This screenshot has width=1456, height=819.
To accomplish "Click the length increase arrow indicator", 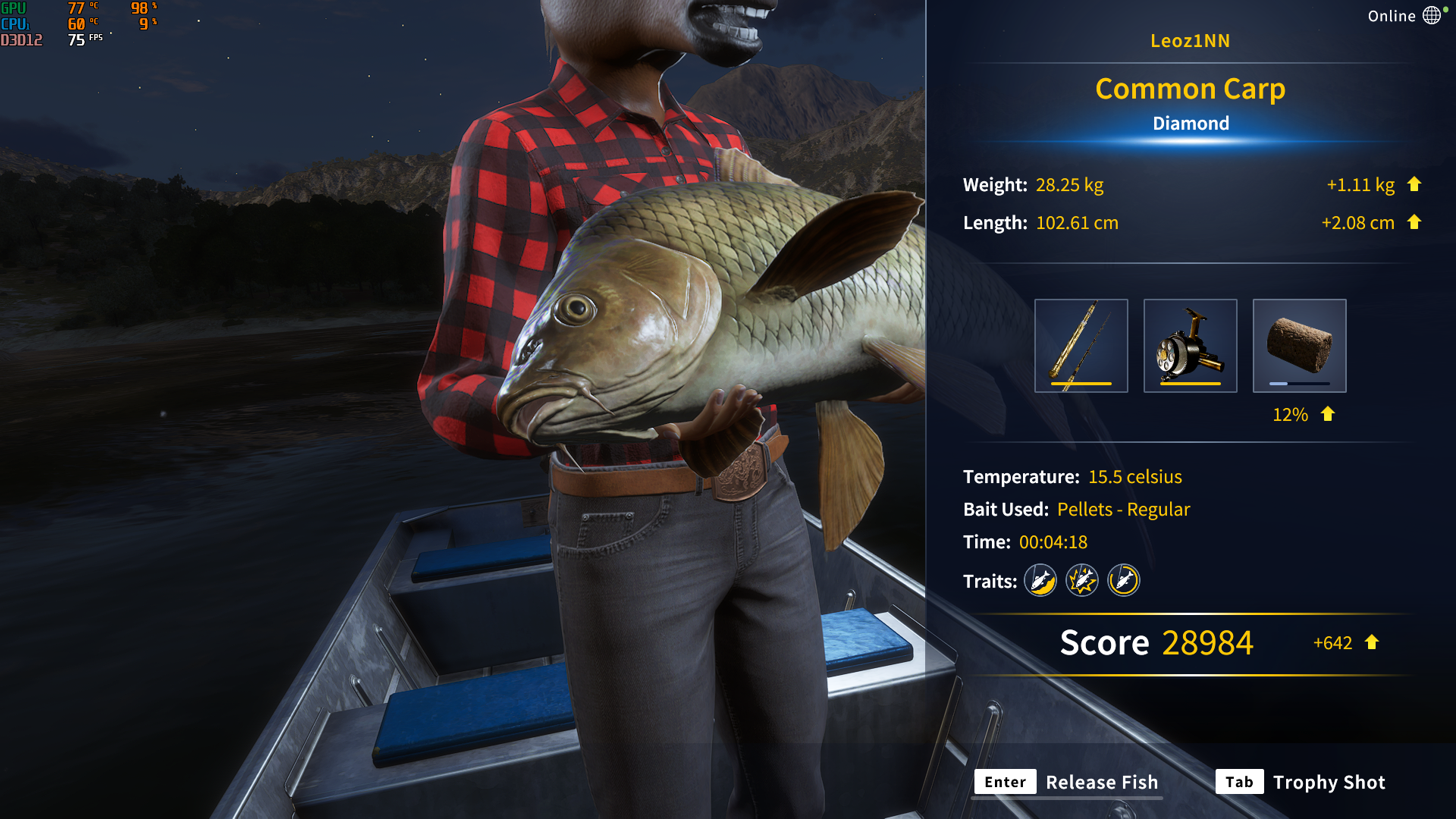I will [x=1414, y=222].
